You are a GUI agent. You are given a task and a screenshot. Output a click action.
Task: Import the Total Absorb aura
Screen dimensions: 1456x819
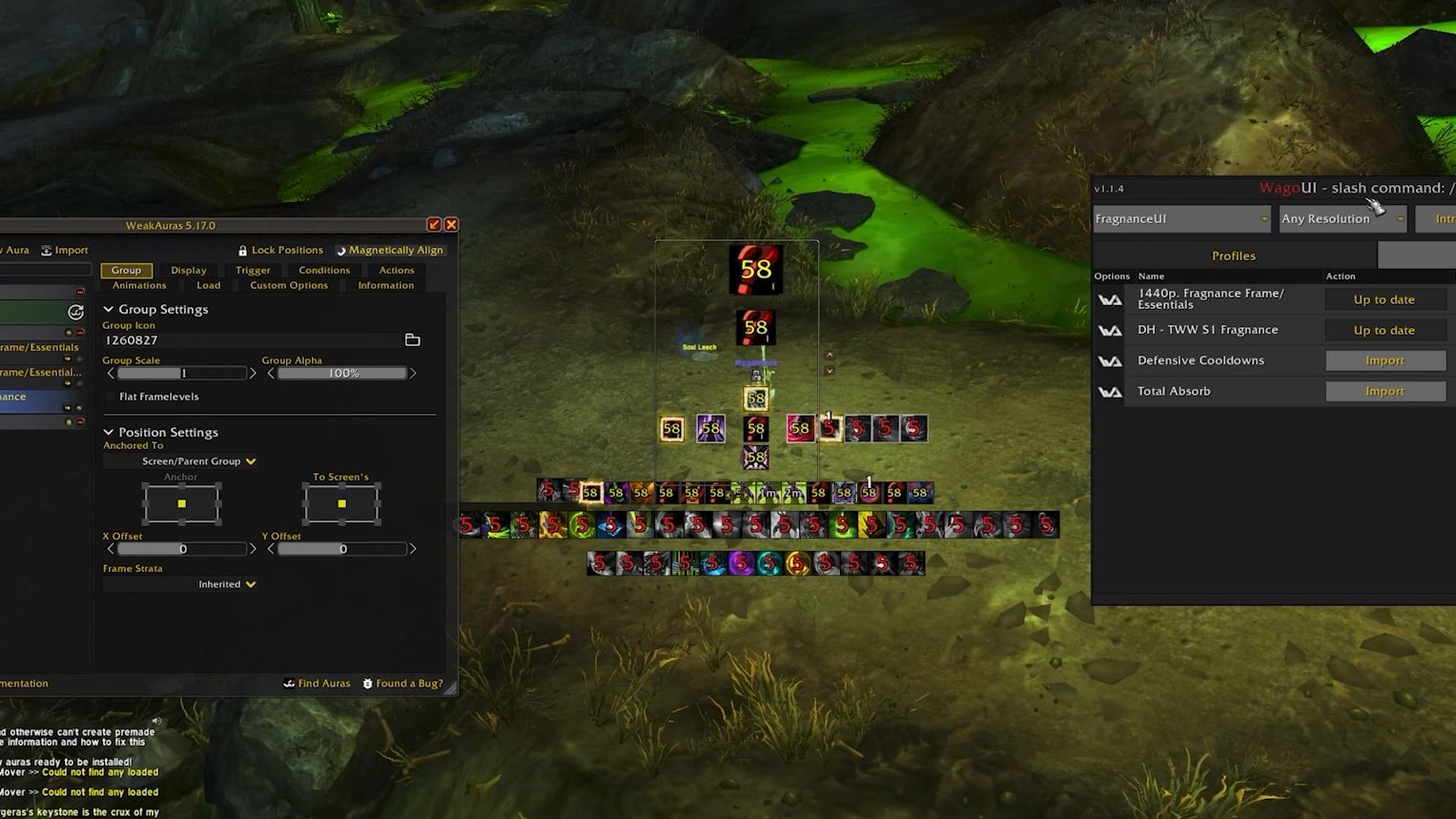coord(1384,391)
